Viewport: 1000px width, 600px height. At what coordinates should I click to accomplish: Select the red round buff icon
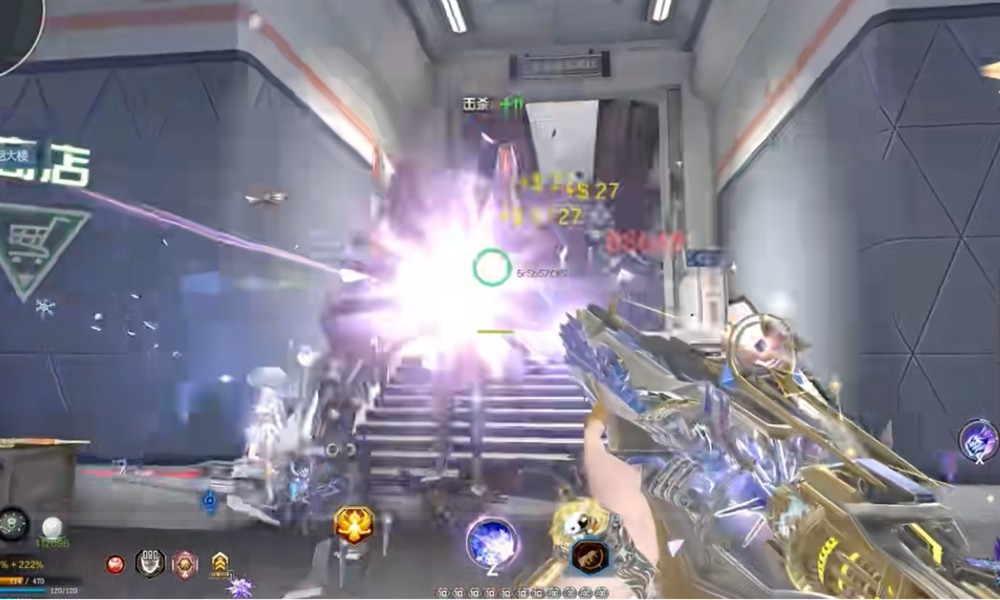coord(115,564)
